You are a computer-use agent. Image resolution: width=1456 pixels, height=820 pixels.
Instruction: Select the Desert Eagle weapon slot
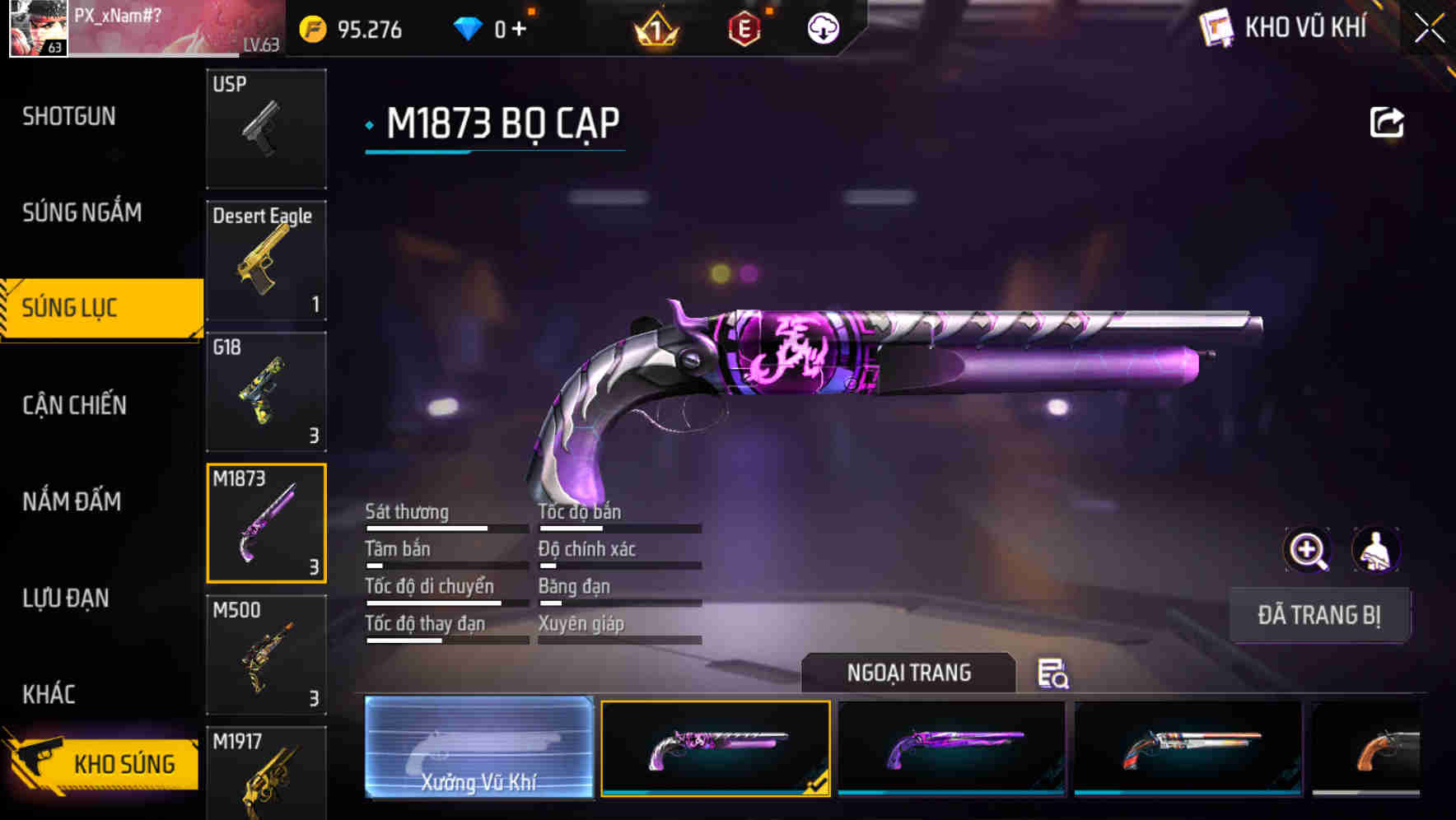click(266, 259)
